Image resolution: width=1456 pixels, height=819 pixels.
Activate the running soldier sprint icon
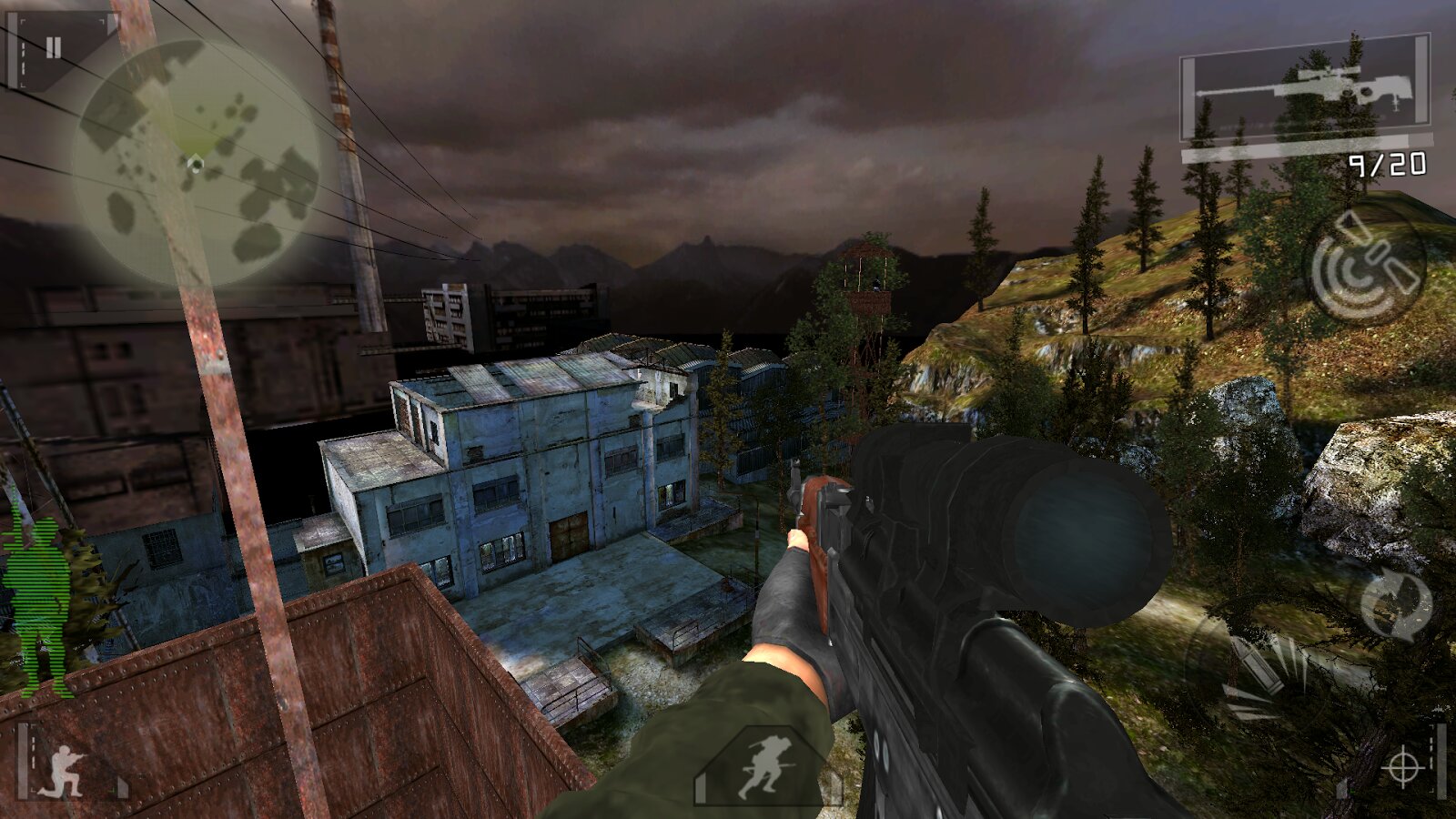coord(767,767)
